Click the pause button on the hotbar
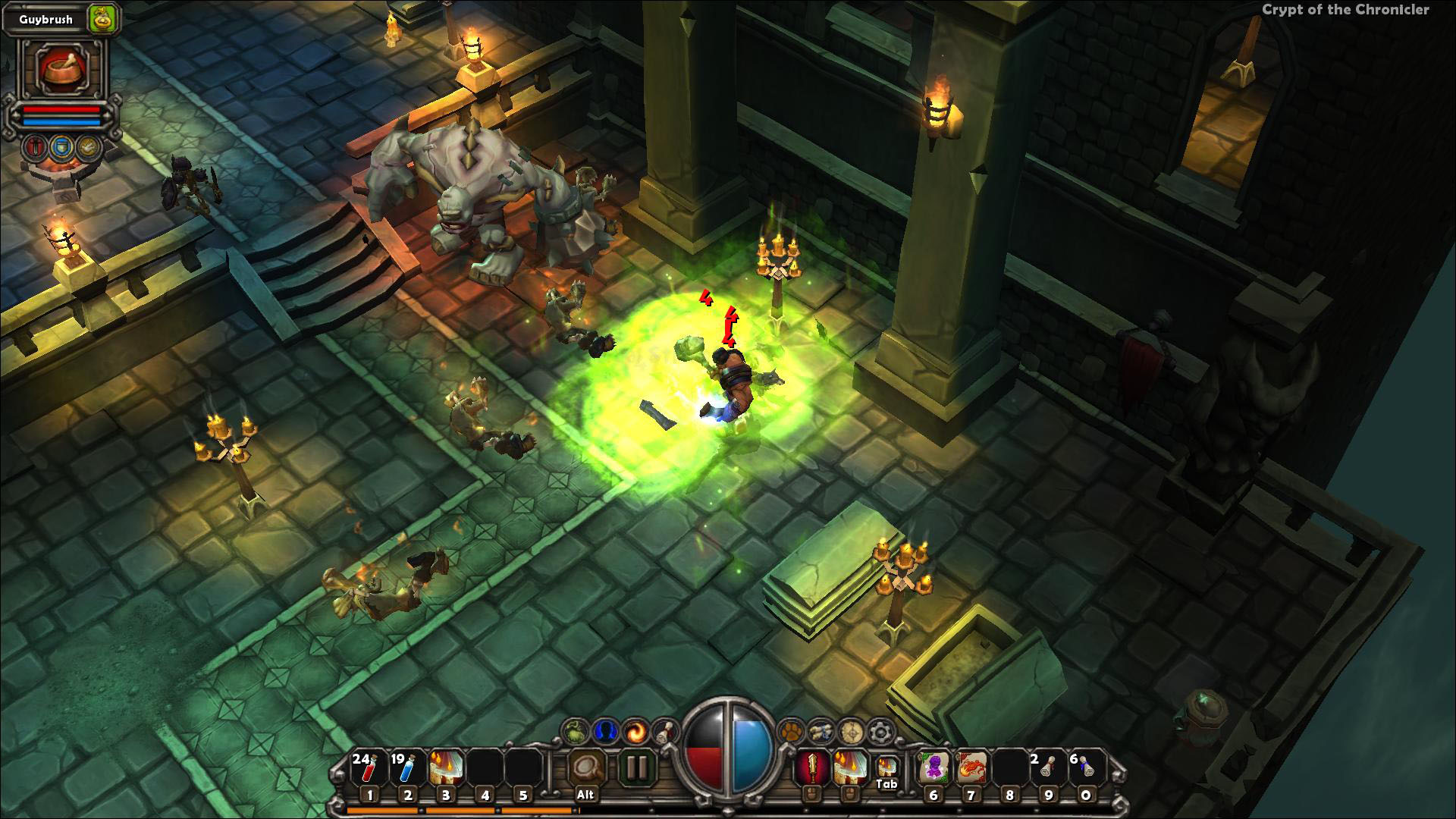Image resolution: width=1456 pixels, height=819 pixels. pos(635,768)
